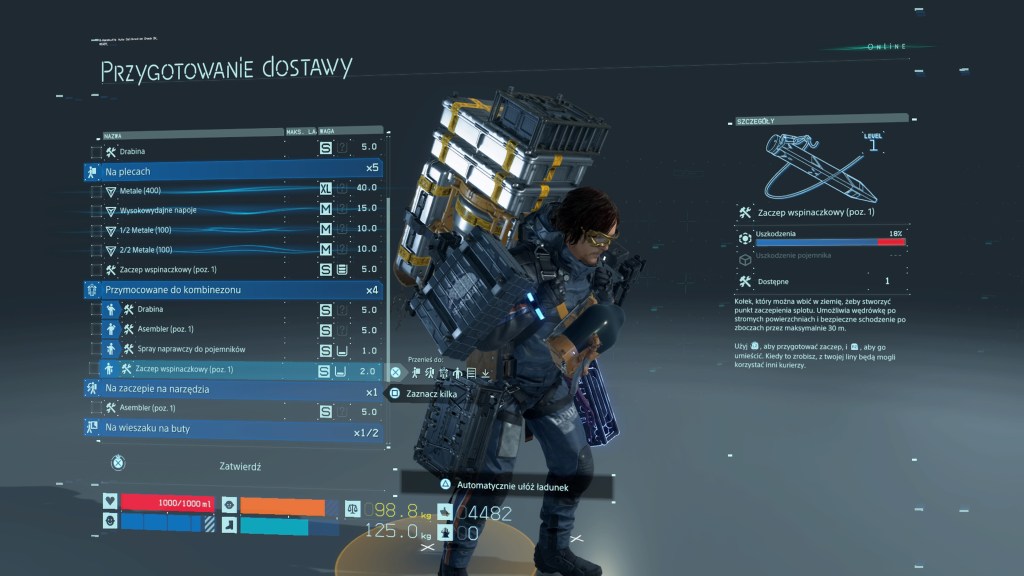Screen dimensions: 1024x576
Task: Select the 1/2 Metale (100) row
Action: pos(230,229)
